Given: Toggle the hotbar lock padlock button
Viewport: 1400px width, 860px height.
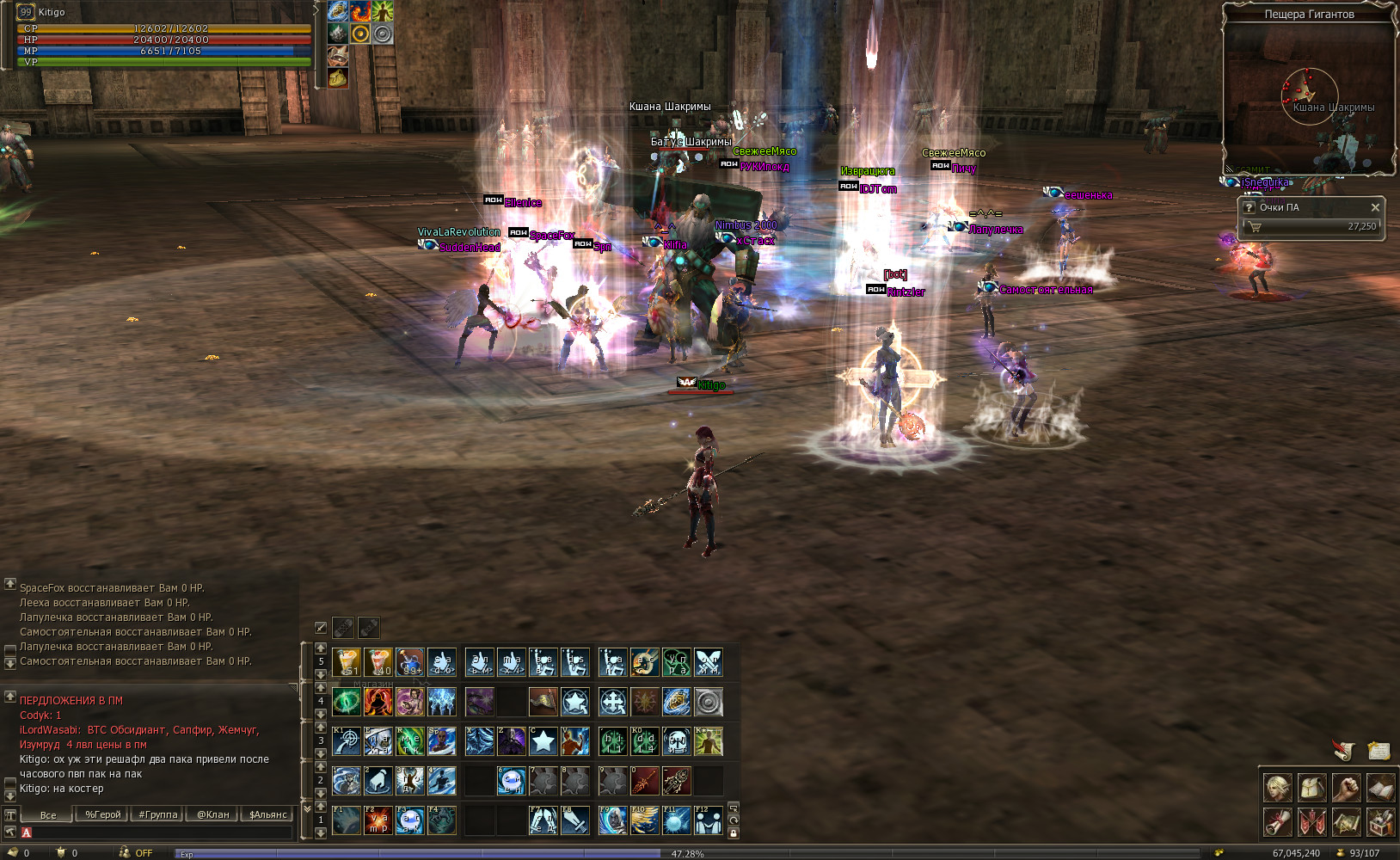Looking at the screenshot, I should [x=733, y=832].
